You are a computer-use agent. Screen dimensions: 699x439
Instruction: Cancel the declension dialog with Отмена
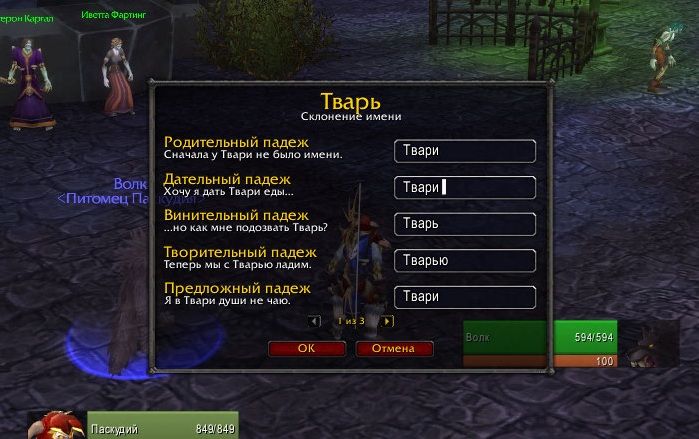tap(393, 349)
